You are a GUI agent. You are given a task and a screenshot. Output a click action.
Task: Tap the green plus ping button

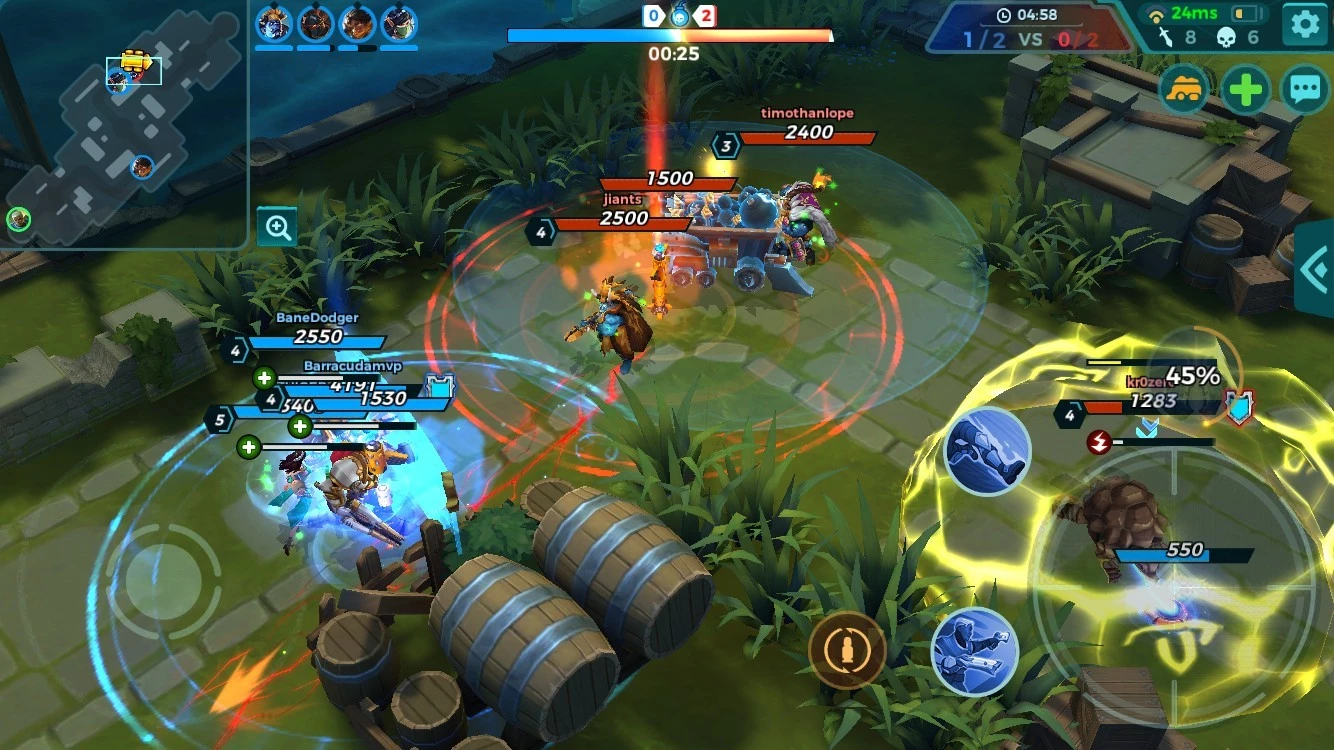pyautogui.click(x=1245, y=91)
